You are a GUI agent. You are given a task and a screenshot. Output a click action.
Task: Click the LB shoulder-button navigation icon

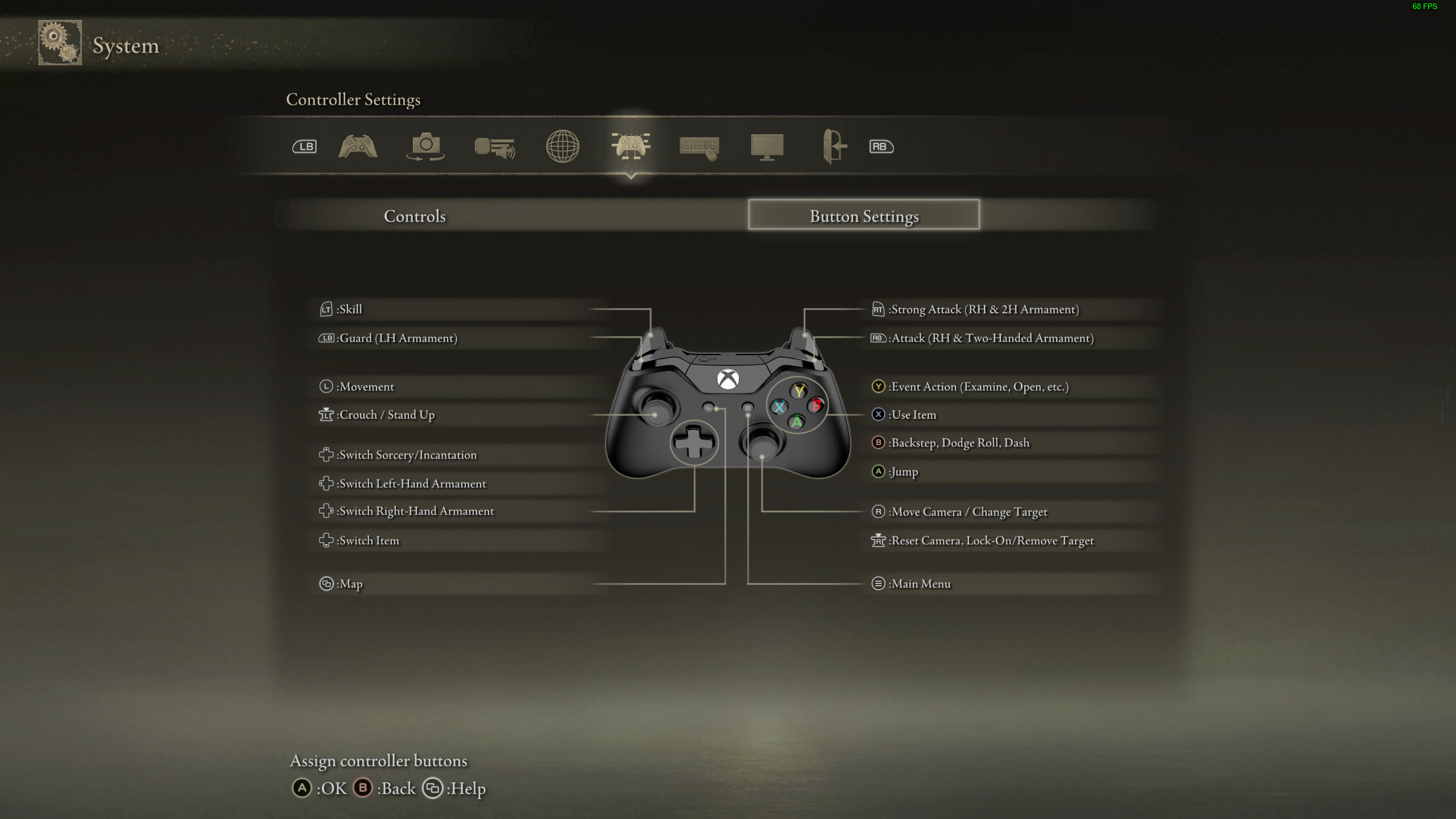[x=303, y=147]
